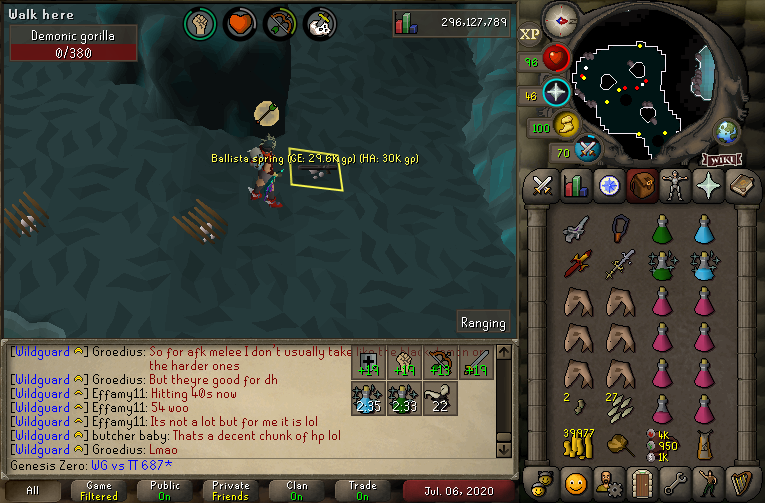Activate the special attack orb
Viewport: 765px width, 503px height.
click(x=590, y=149)
